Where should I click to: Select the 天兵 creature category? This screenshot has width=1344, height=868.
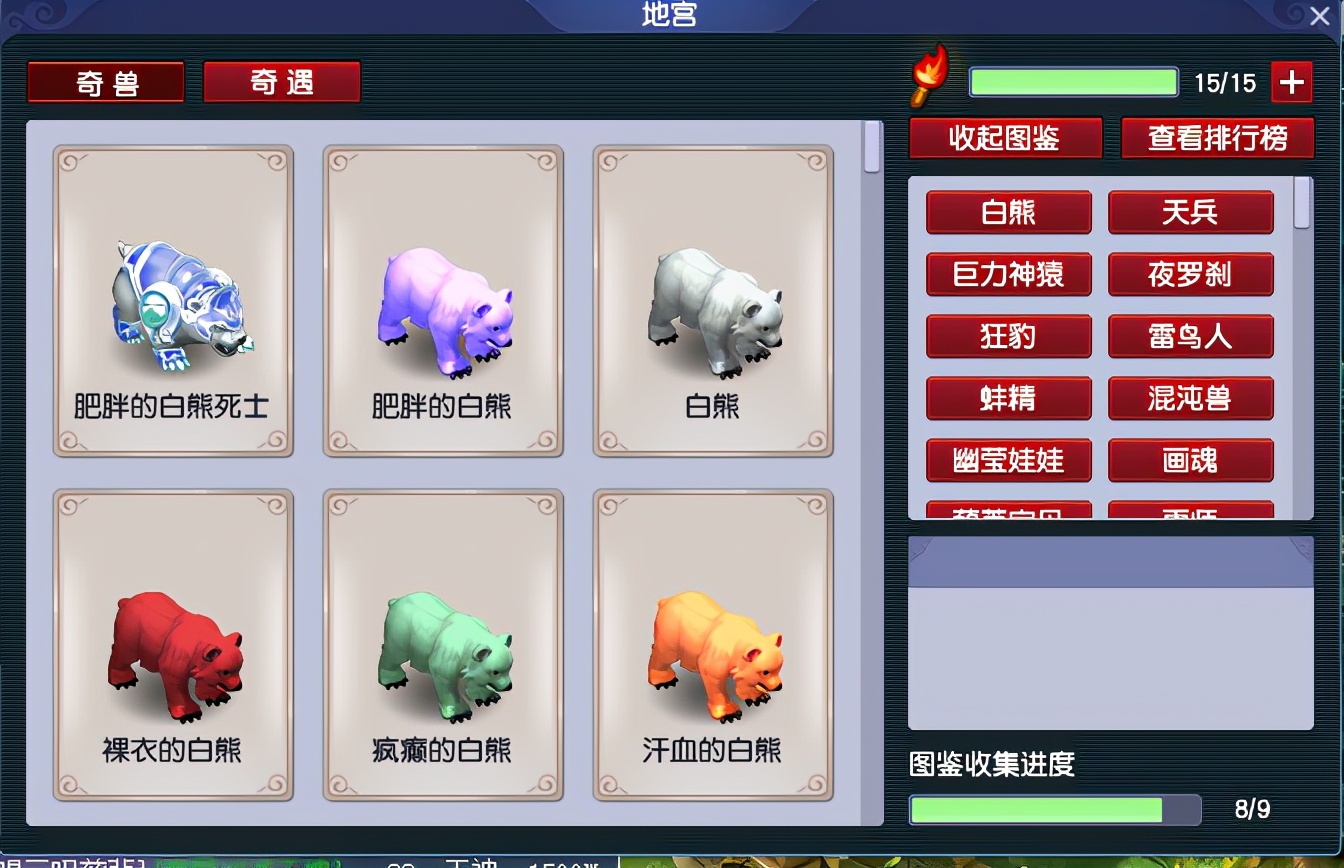(1190, 213)
